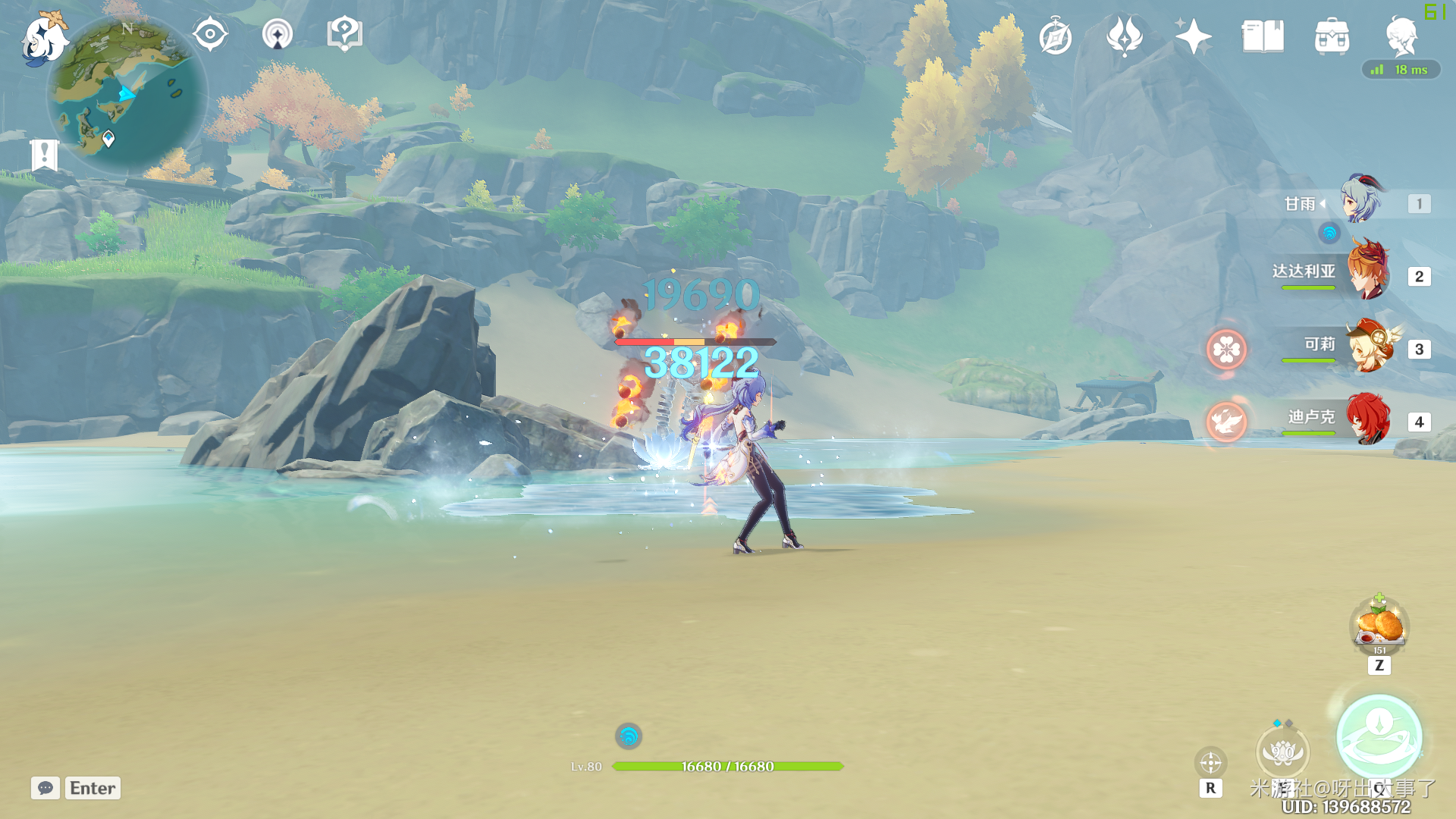Click the elemental sight eye icon
The image size is (1456, 819).
[x=210, y=34]
